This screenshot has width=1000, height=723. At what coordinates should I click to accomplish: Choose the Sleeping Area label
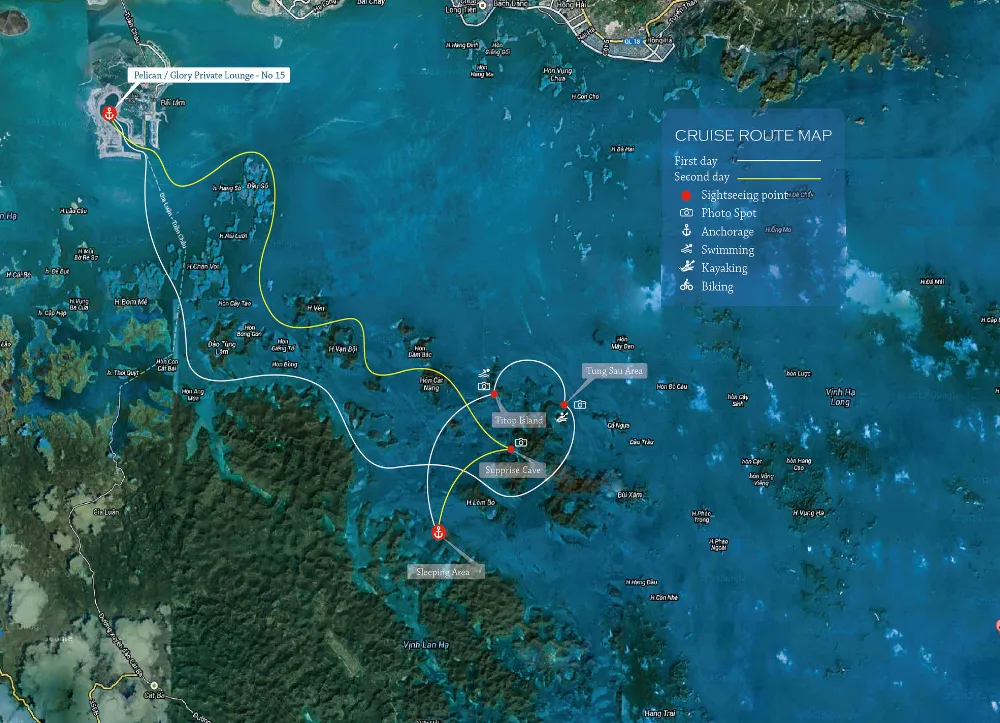coord(445,572)
